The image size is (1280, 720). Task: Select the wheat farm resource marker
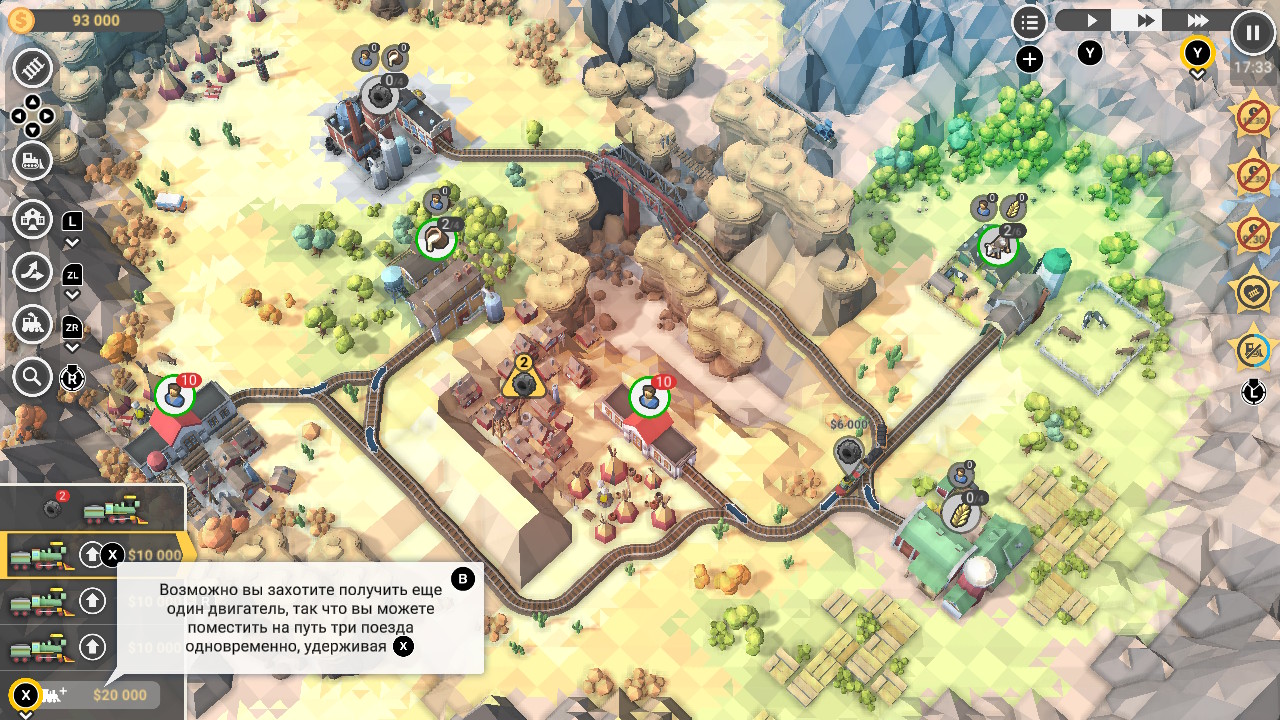961,514
